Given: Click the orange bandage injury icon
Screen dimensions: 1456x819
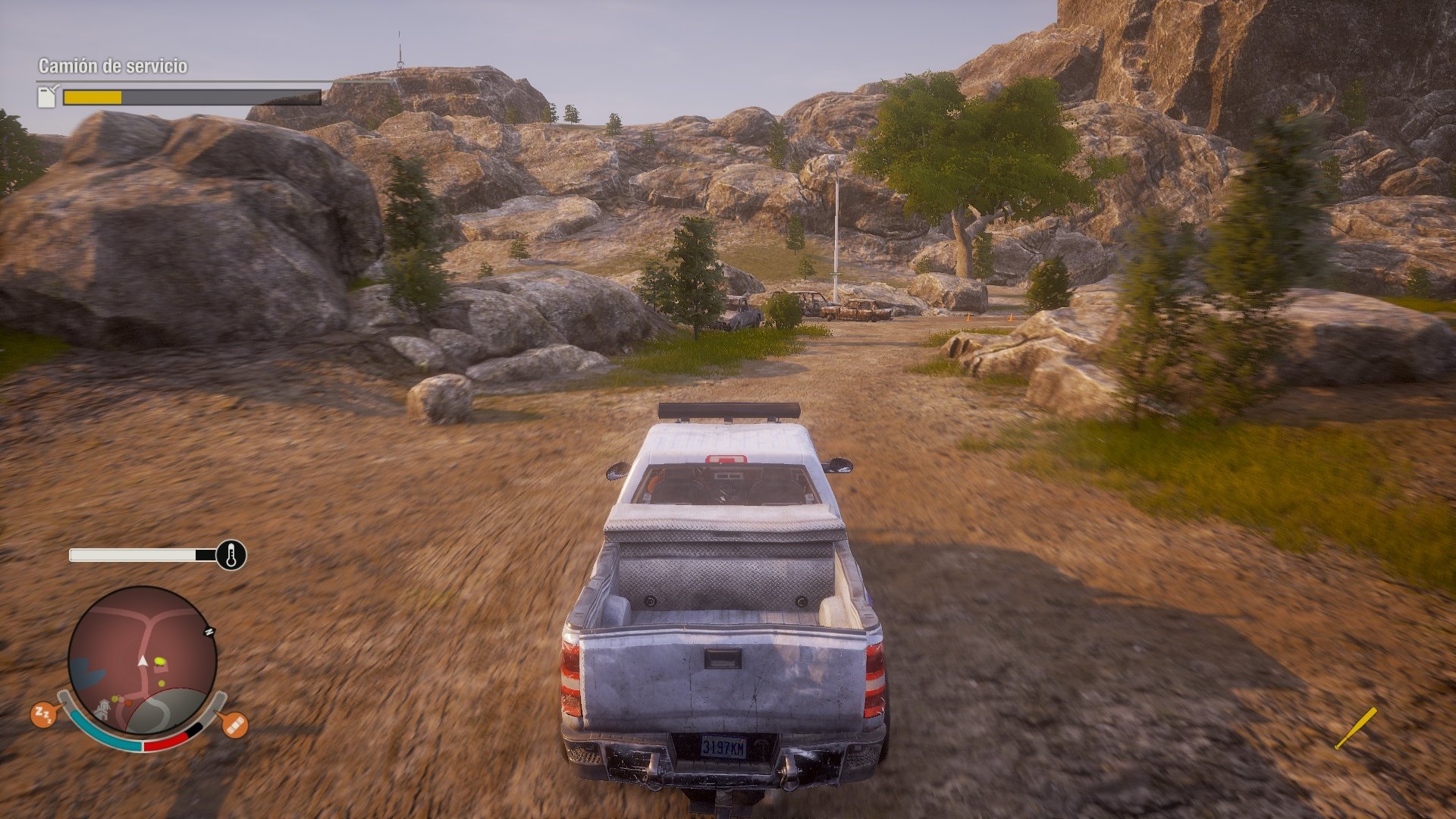Looking at the screenshot, I should click(x=234, y=726).
